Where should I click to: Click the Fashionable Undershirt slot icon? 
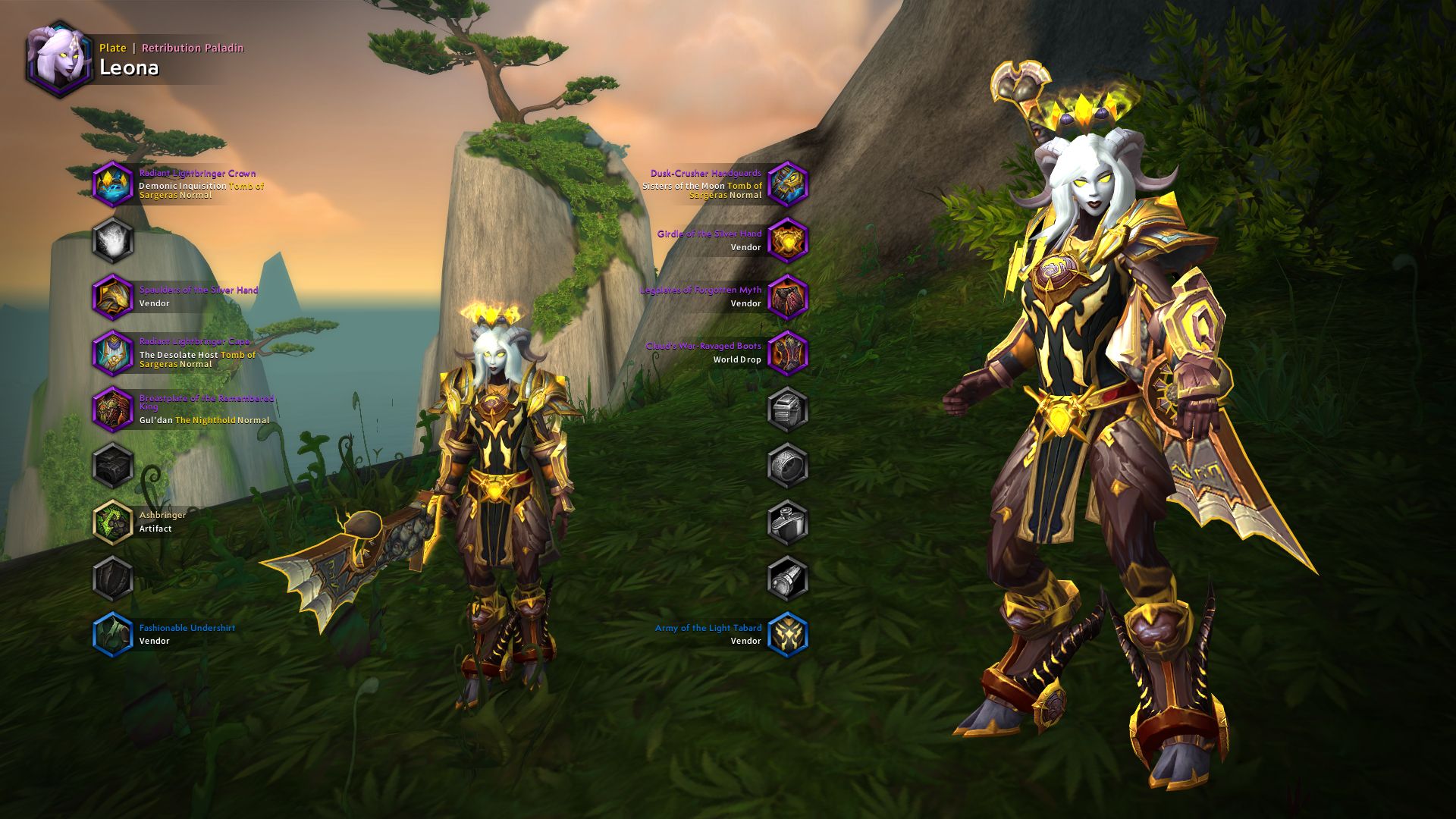[x=114, y=635]
